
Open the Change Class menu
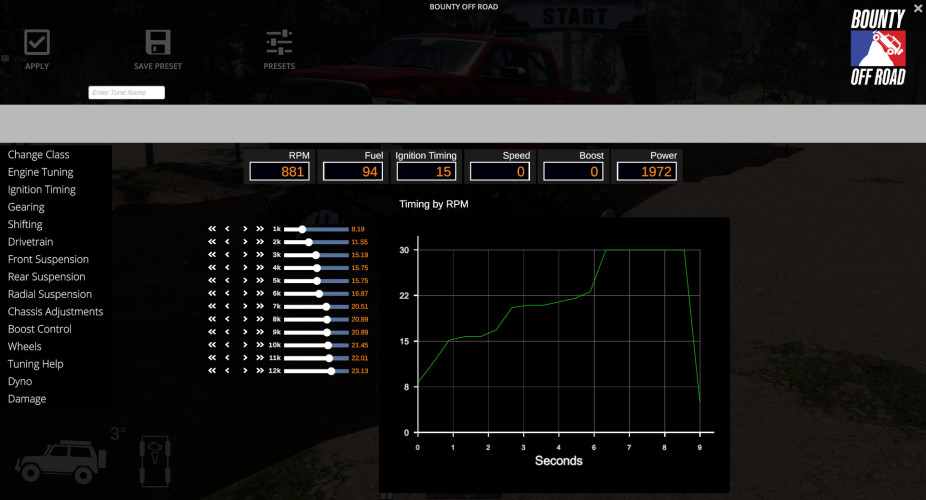[39, 155]
